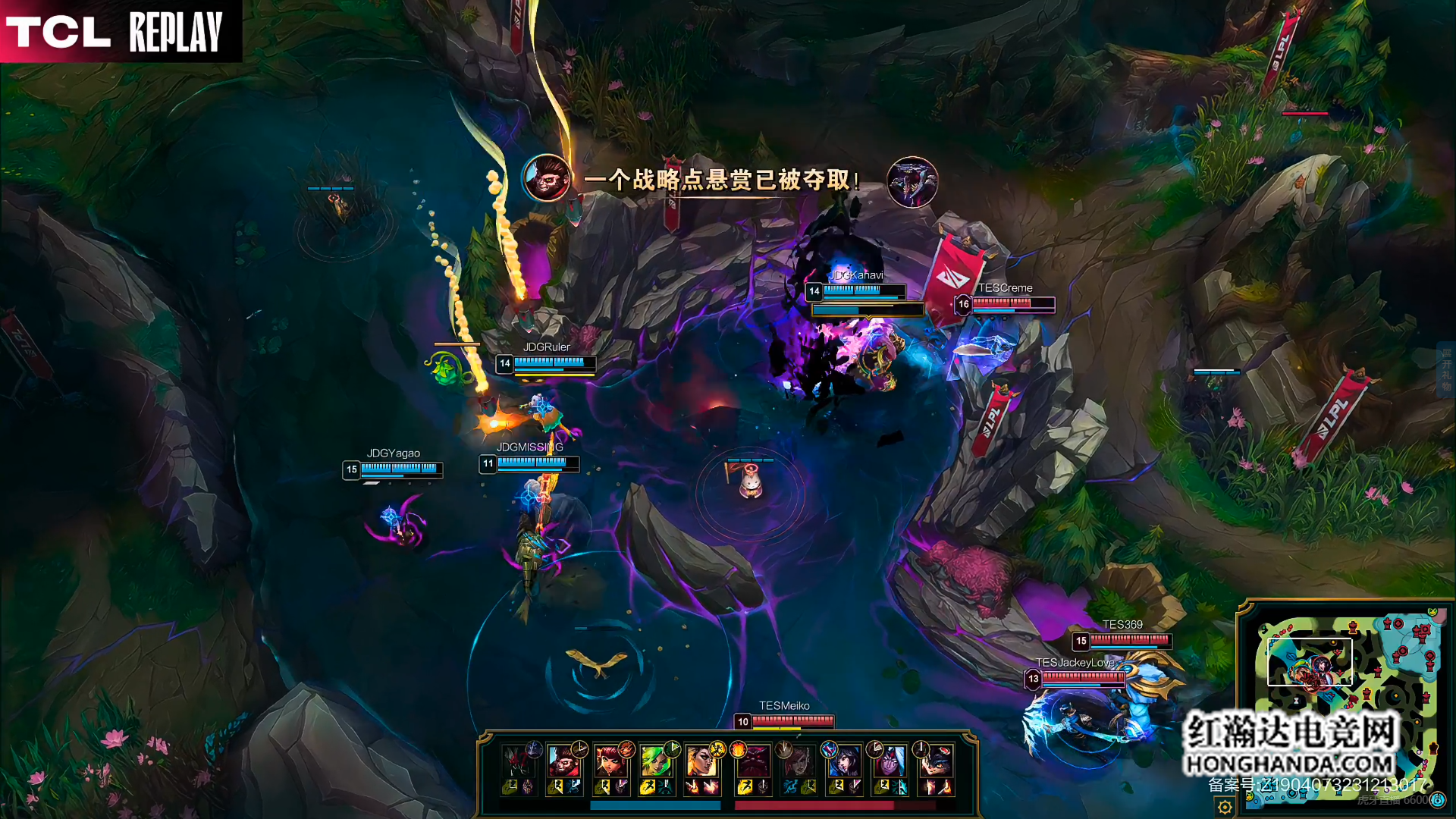
Task: Choose the purple-skinned white-haired champion portrait
Action: pyautogui.click(x=889, y=761)
